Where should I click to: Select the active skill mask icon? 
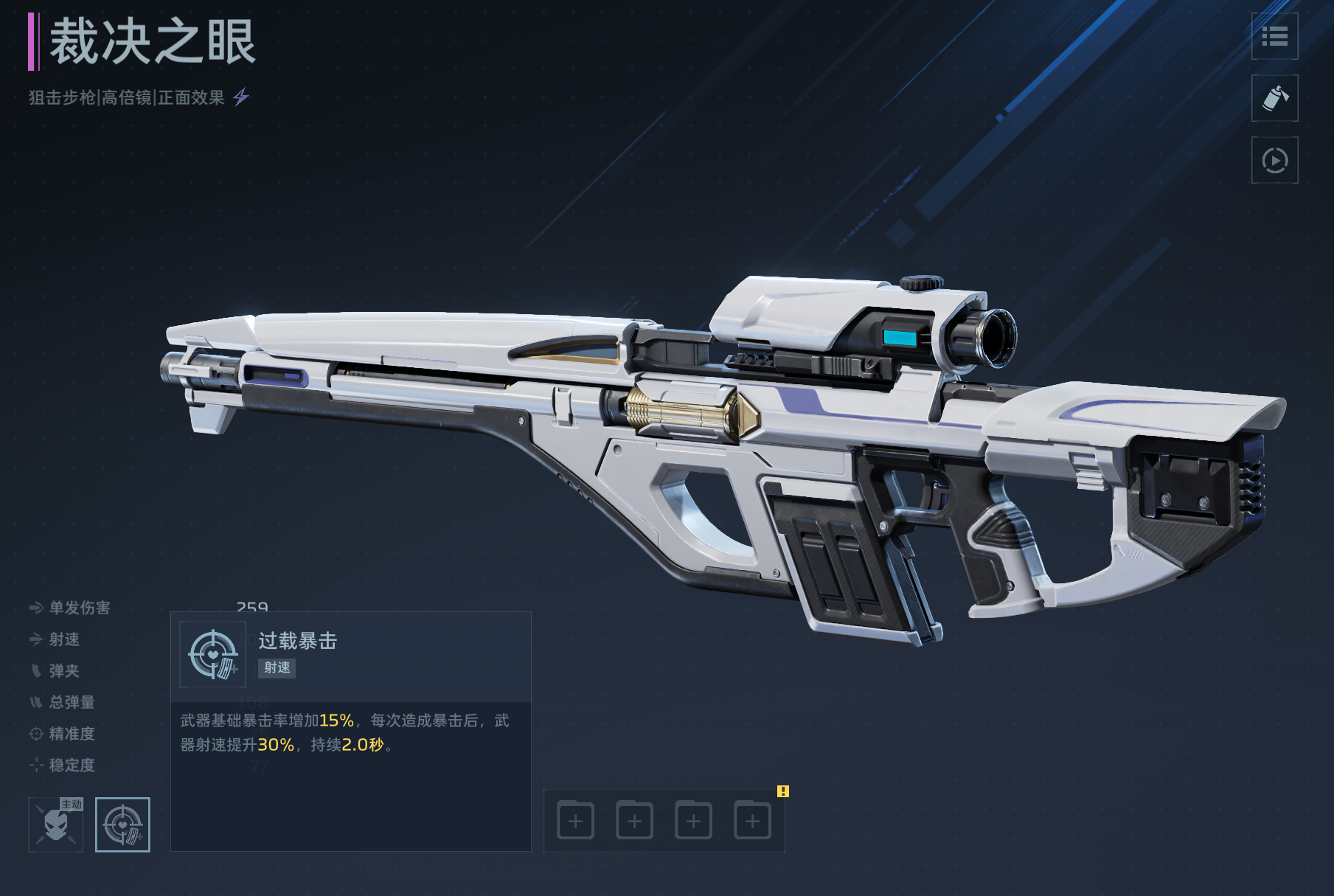click(56, 824)
